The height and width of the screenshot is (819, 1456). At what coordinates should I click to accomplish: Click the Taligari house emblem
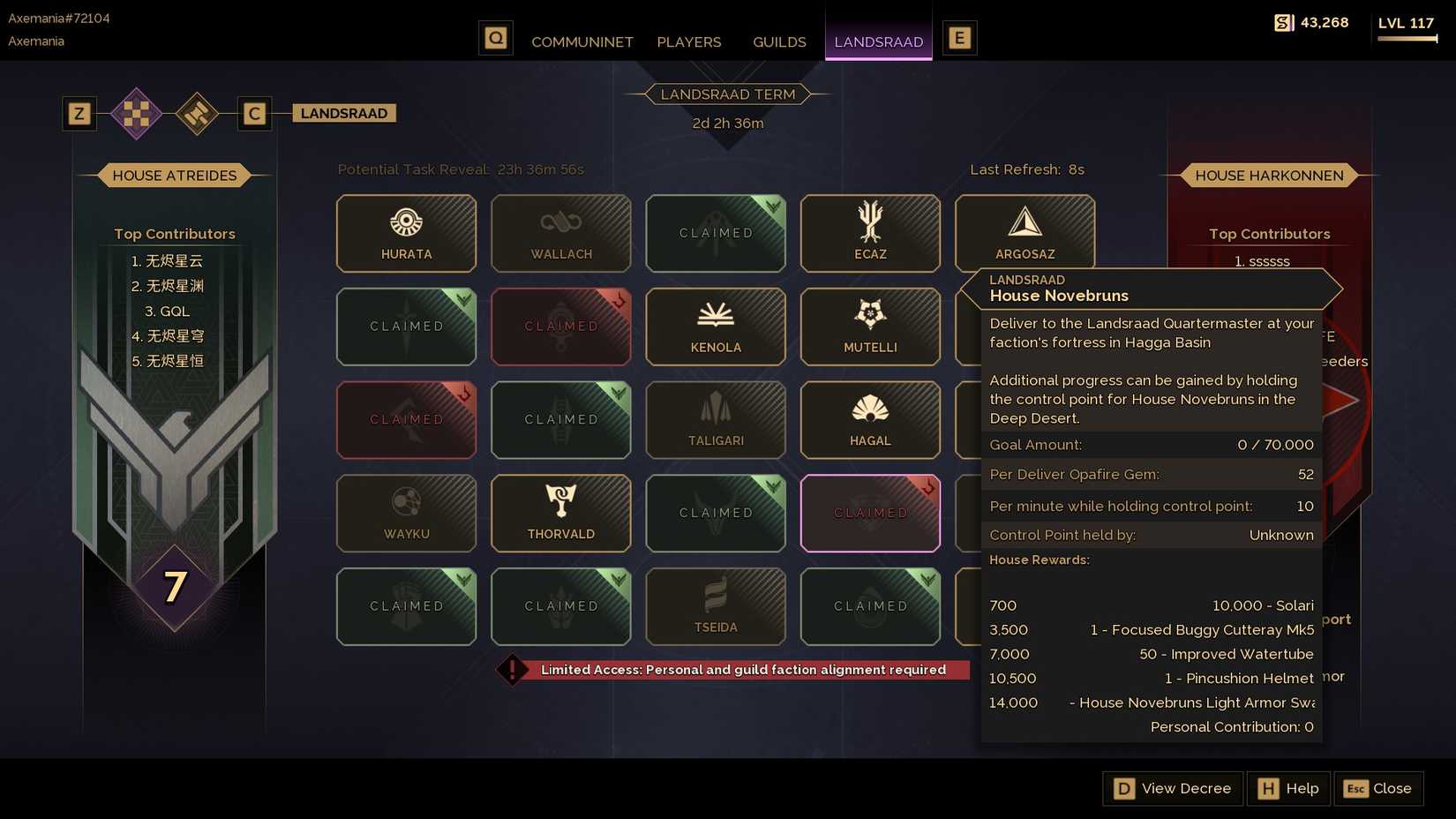tap(715, 420)
